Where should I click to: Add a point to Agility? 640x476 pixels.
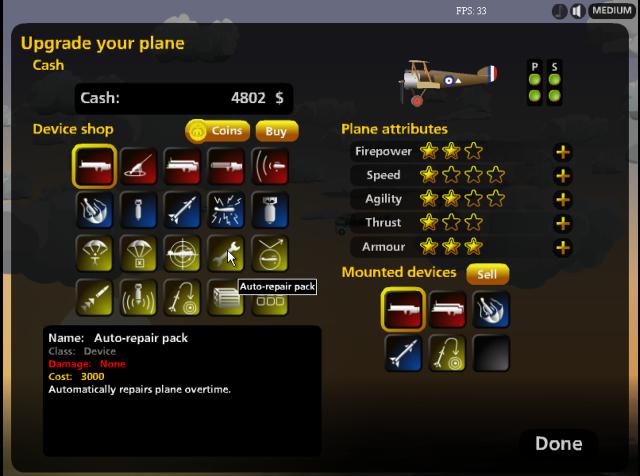[563, 200]
